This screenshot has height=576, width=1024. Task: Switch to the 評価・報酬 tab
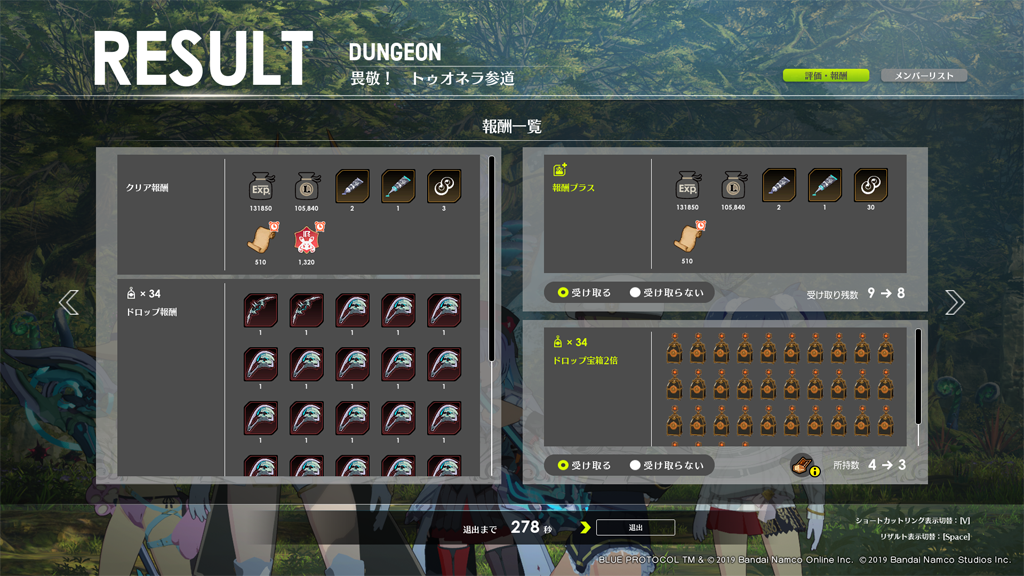click(x=825, y=76)
